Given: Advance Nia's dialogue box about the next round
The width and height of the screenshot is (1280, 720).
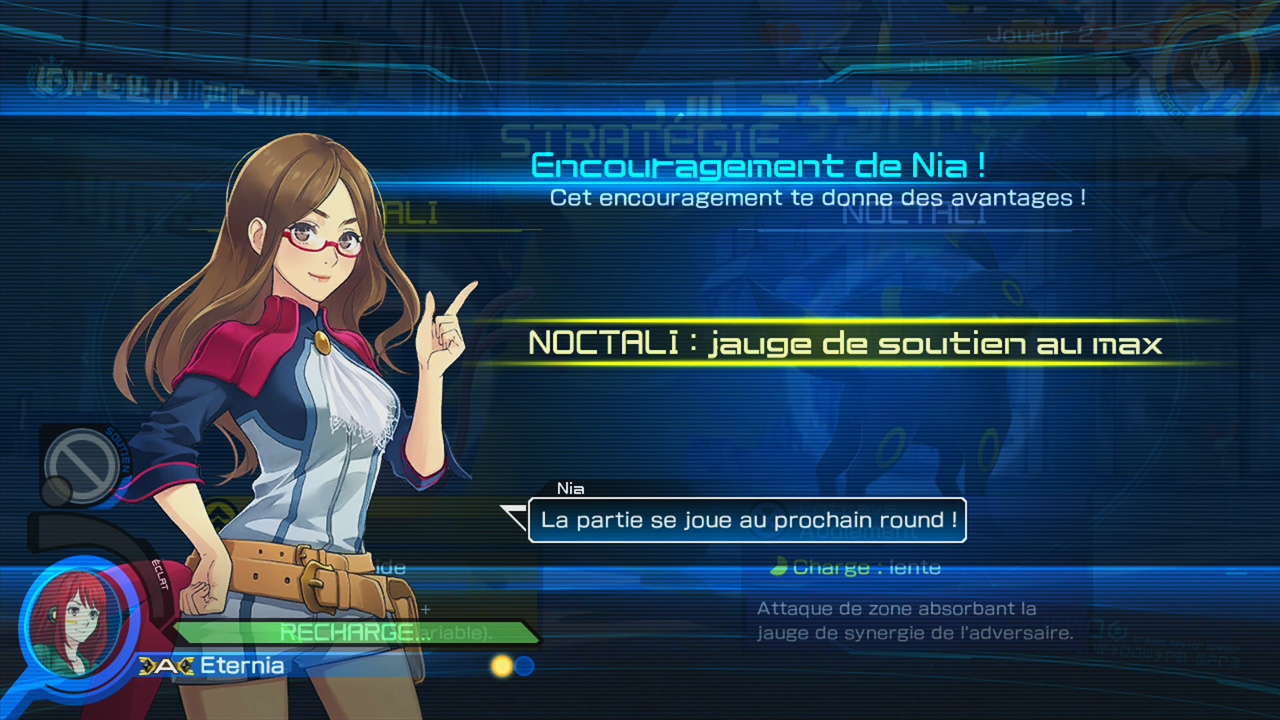Looking at the screenshot, I should pos(747,520).
